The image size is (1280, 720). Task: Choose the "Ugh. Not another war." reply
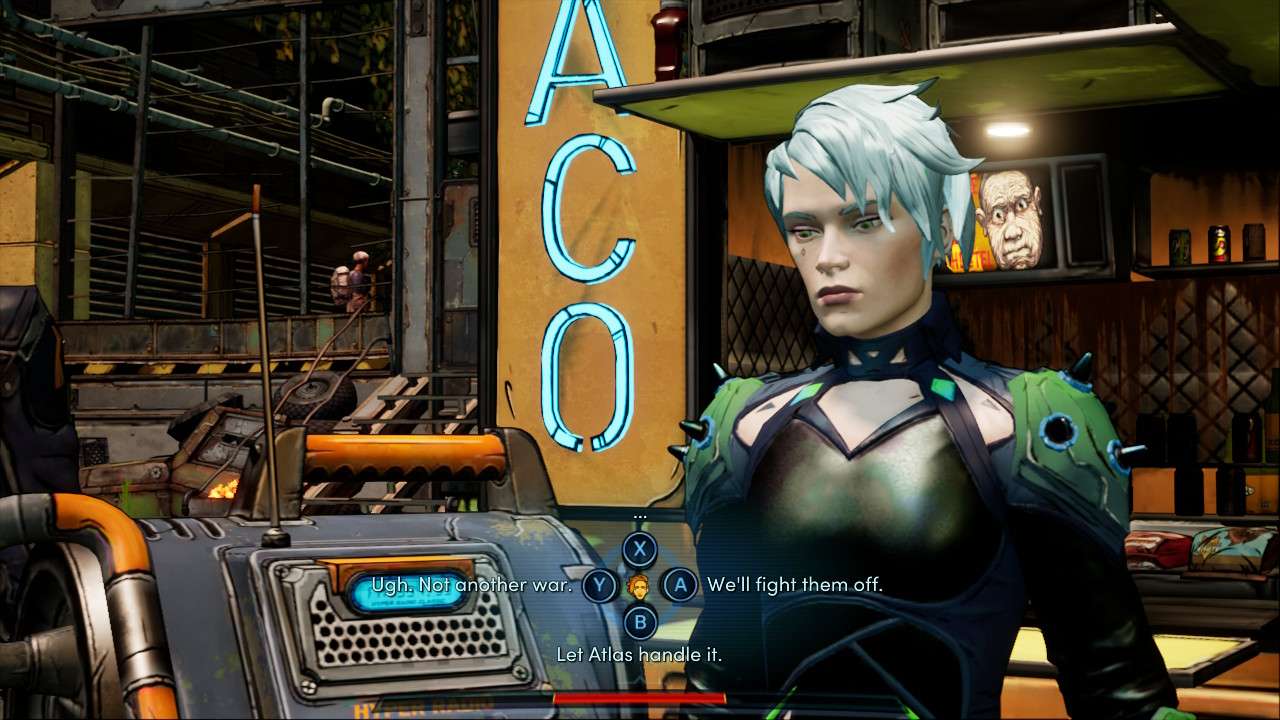tap(471, 585)
